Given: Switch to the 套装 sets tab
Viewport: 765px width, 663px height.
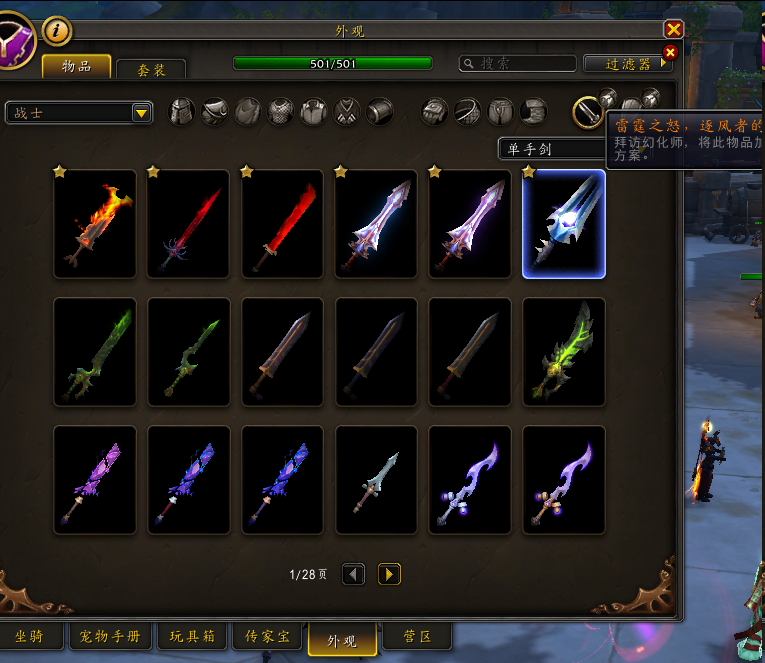Looking at the screenshot, I should pyautogui.click(x=151, y=69).
